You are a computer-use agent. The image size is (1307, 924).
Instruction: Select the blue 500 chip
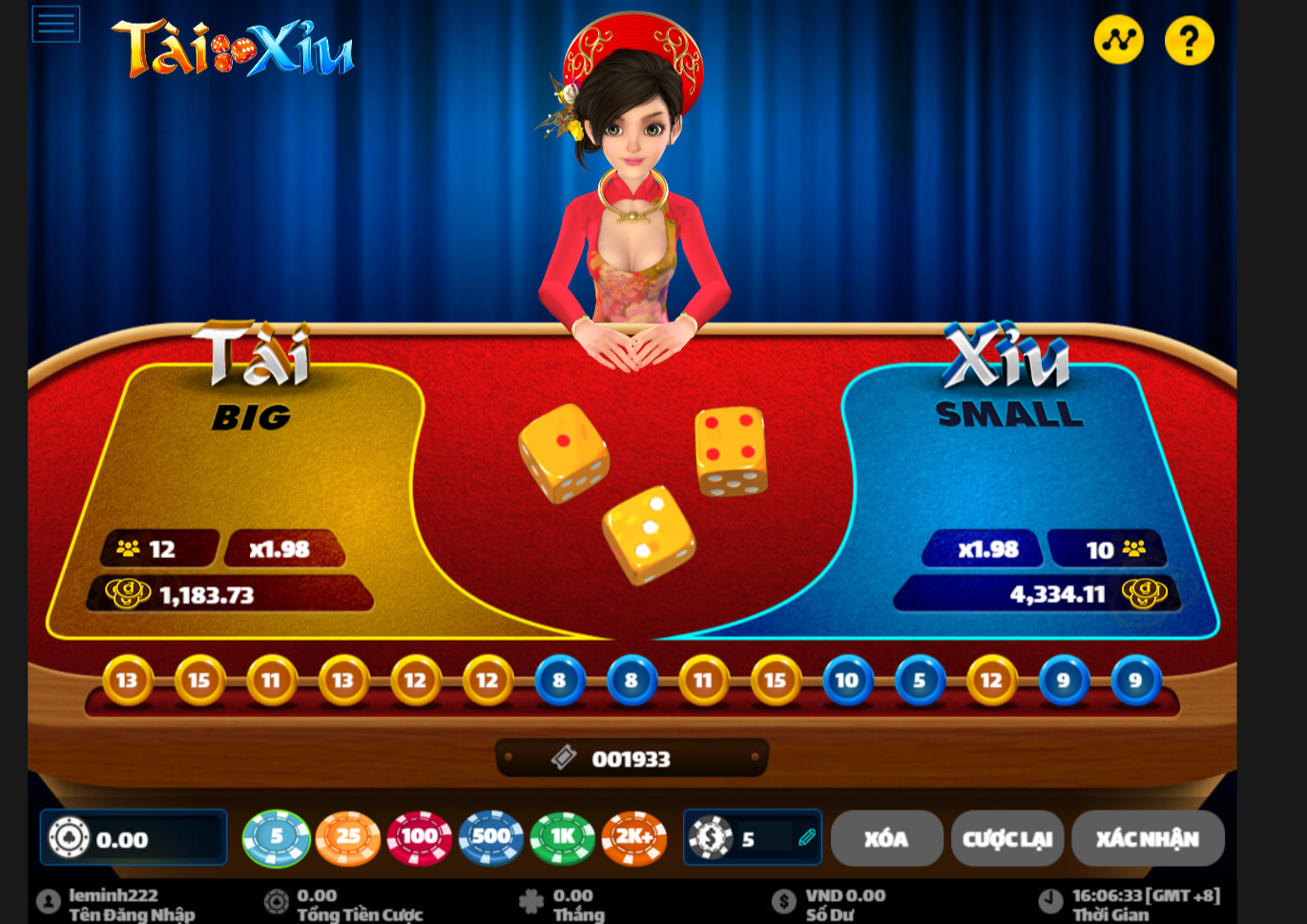coord(491,838)
